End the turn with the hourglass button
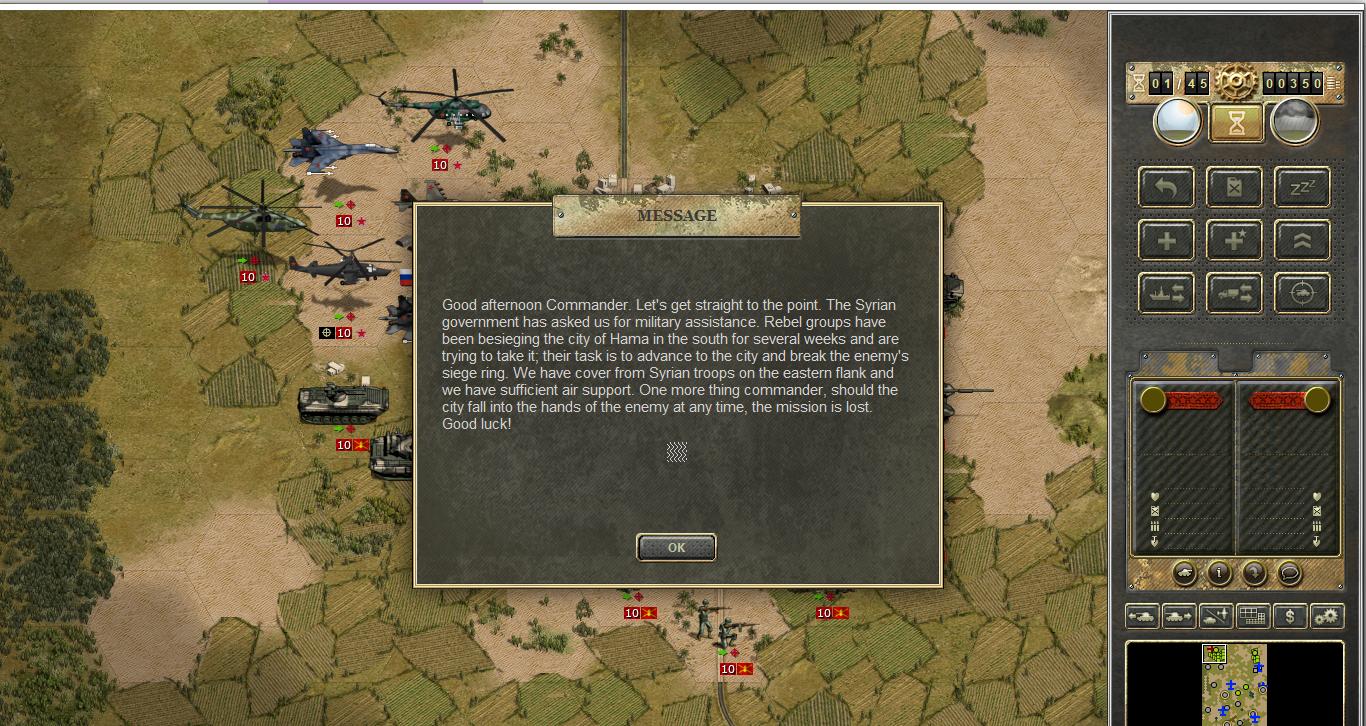This screenshot has height=726, width=1366. 1236,123
